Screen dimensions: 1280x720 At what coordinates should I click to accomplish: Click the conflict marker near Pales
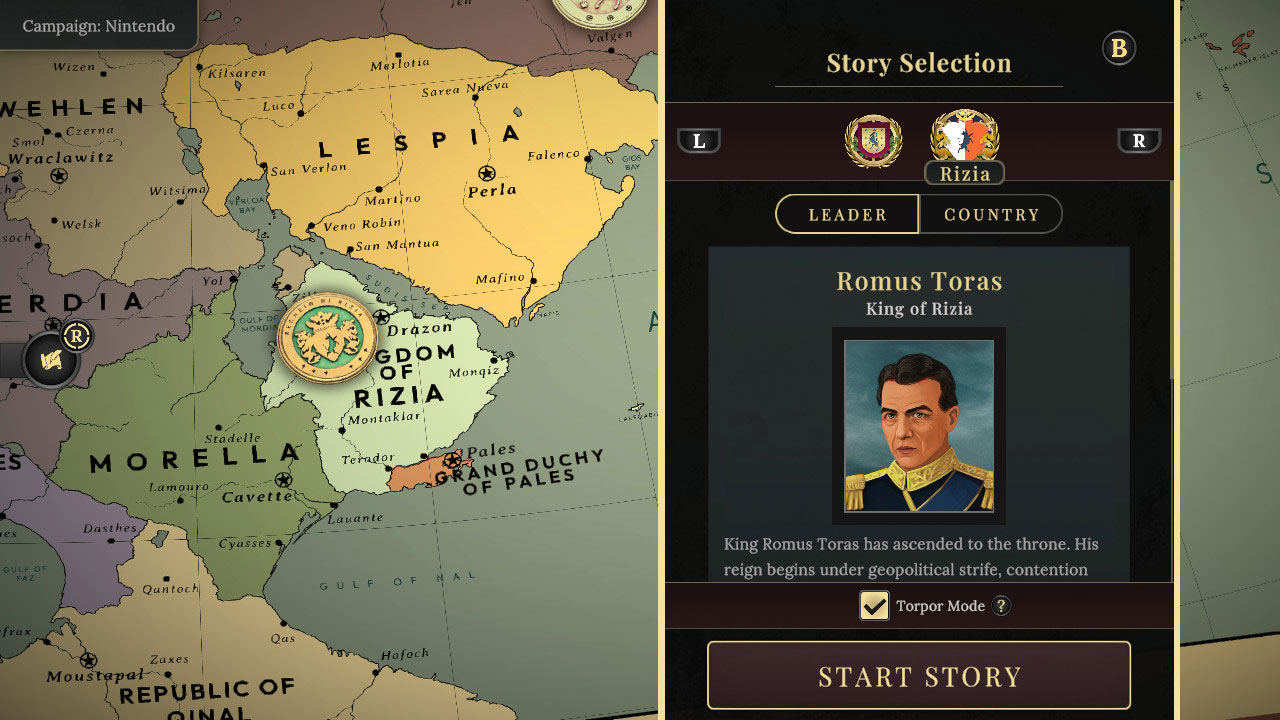pos(452,458)
